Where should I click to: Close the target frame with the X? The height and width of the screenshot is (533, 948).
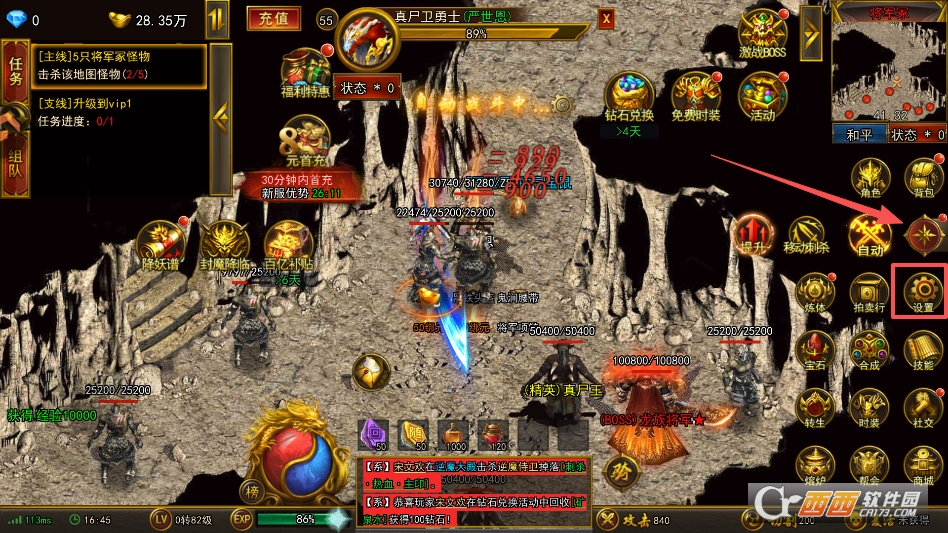click(606, 18)
